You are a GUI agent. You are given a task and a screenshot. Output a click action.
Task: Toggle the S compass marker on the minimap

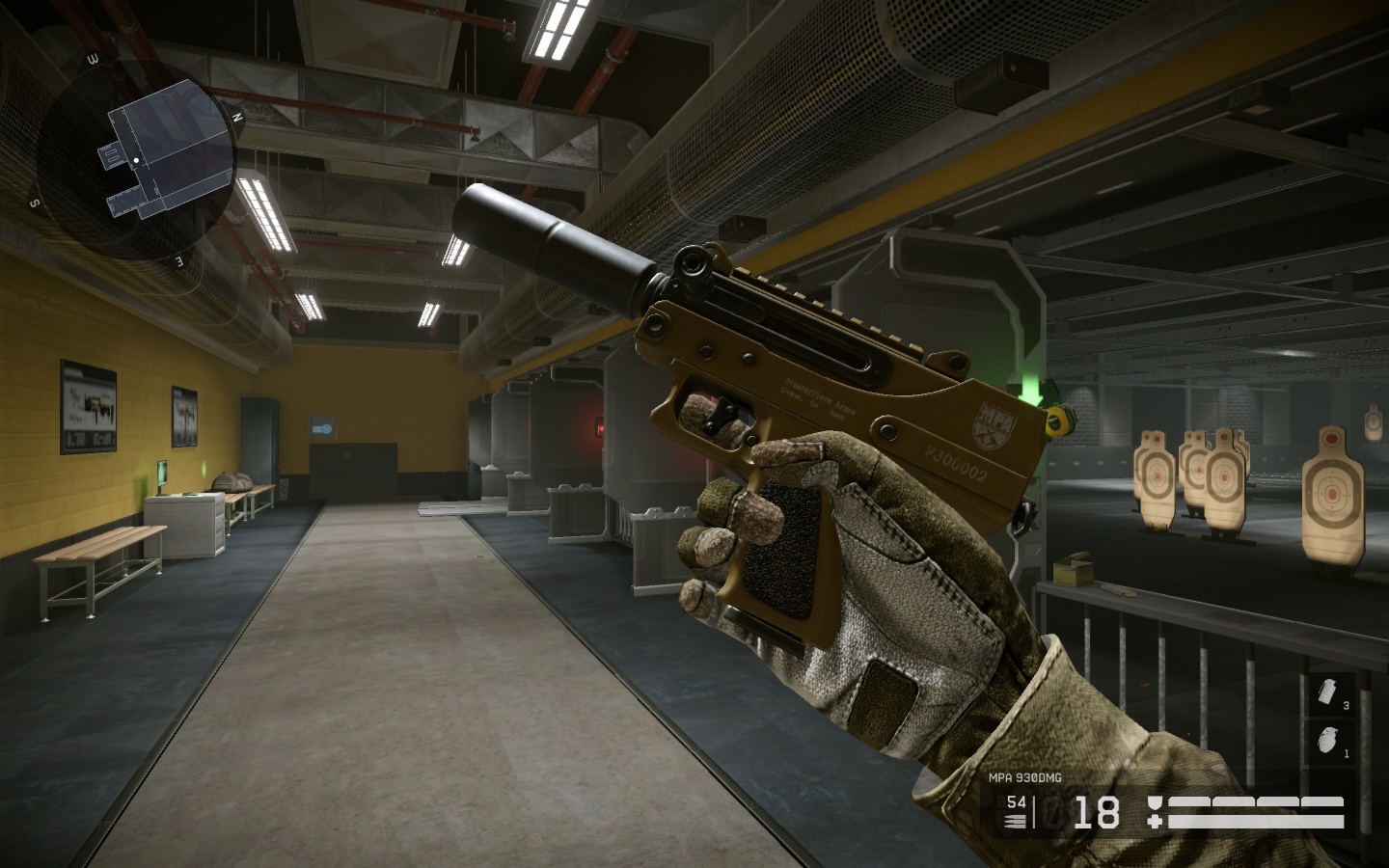tap(34, 203)
